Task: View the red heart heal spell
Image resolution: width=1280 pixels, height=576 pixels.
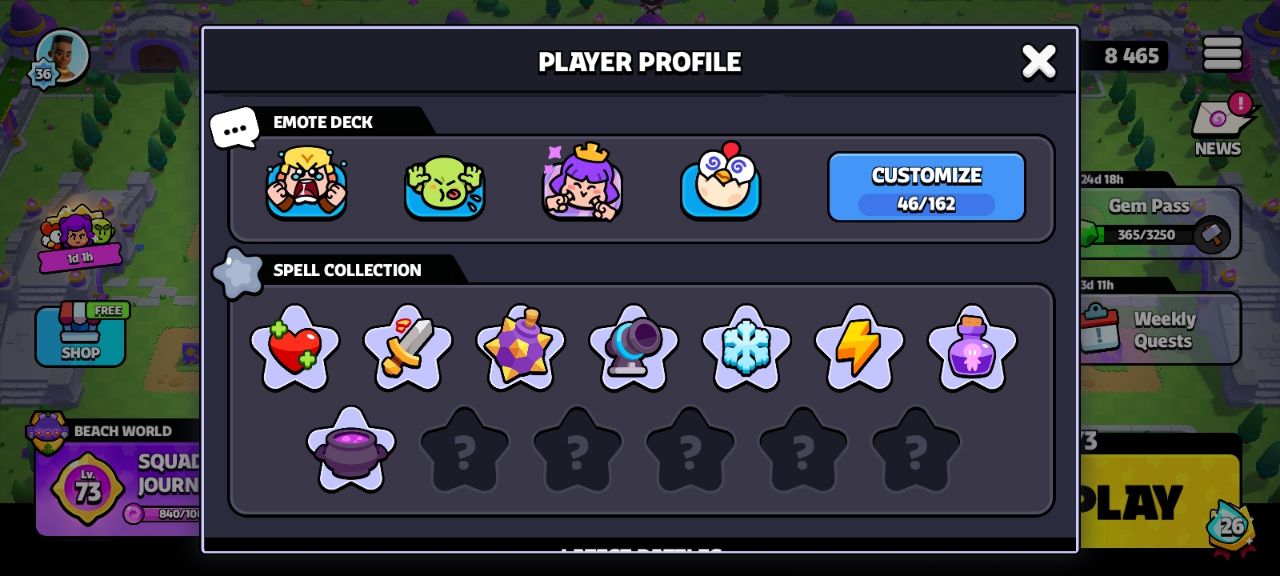Action: [295, 348]
